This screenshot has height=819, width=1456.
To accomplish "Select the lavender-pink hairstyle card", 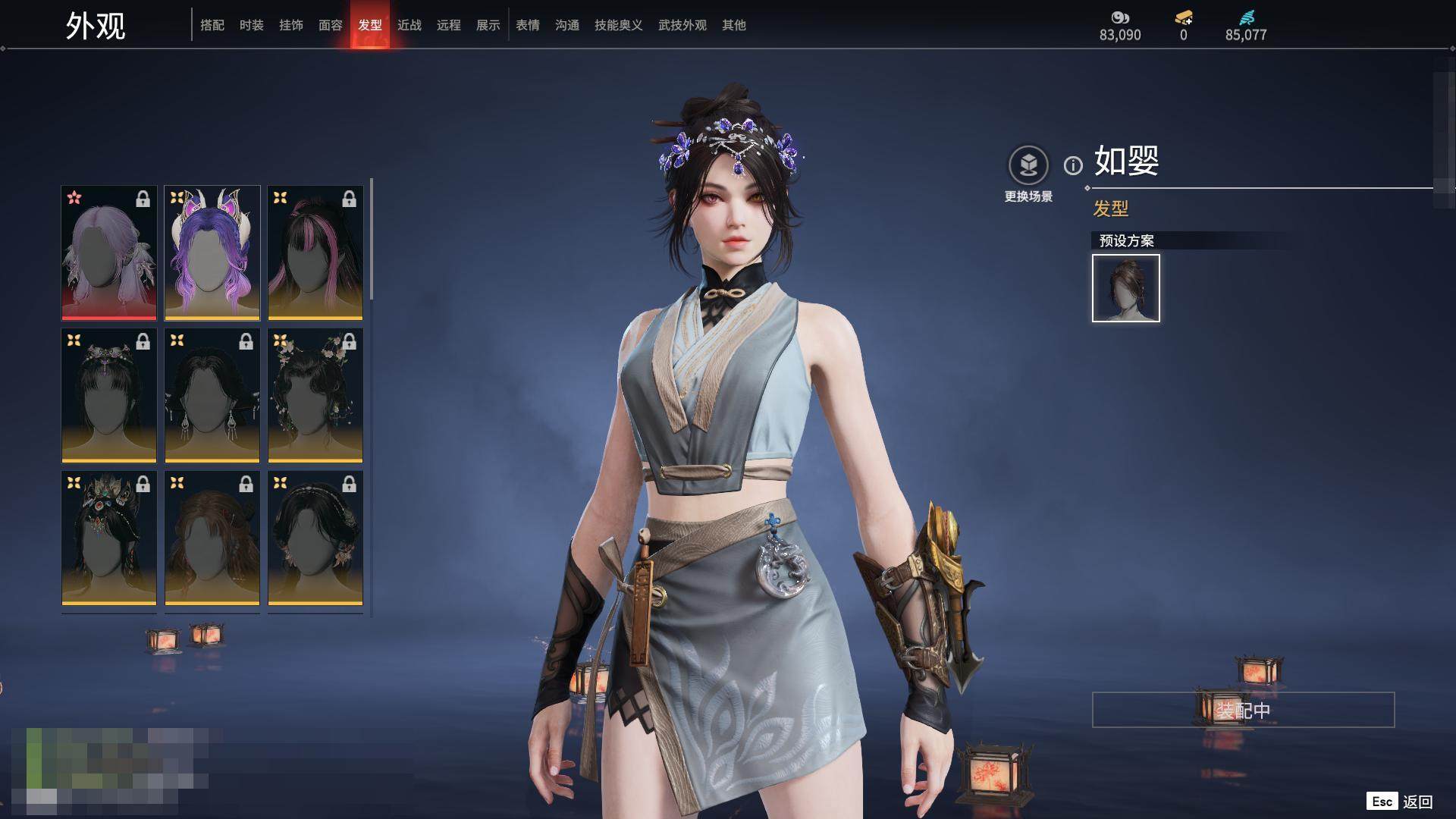I will (x=109, y=253).
